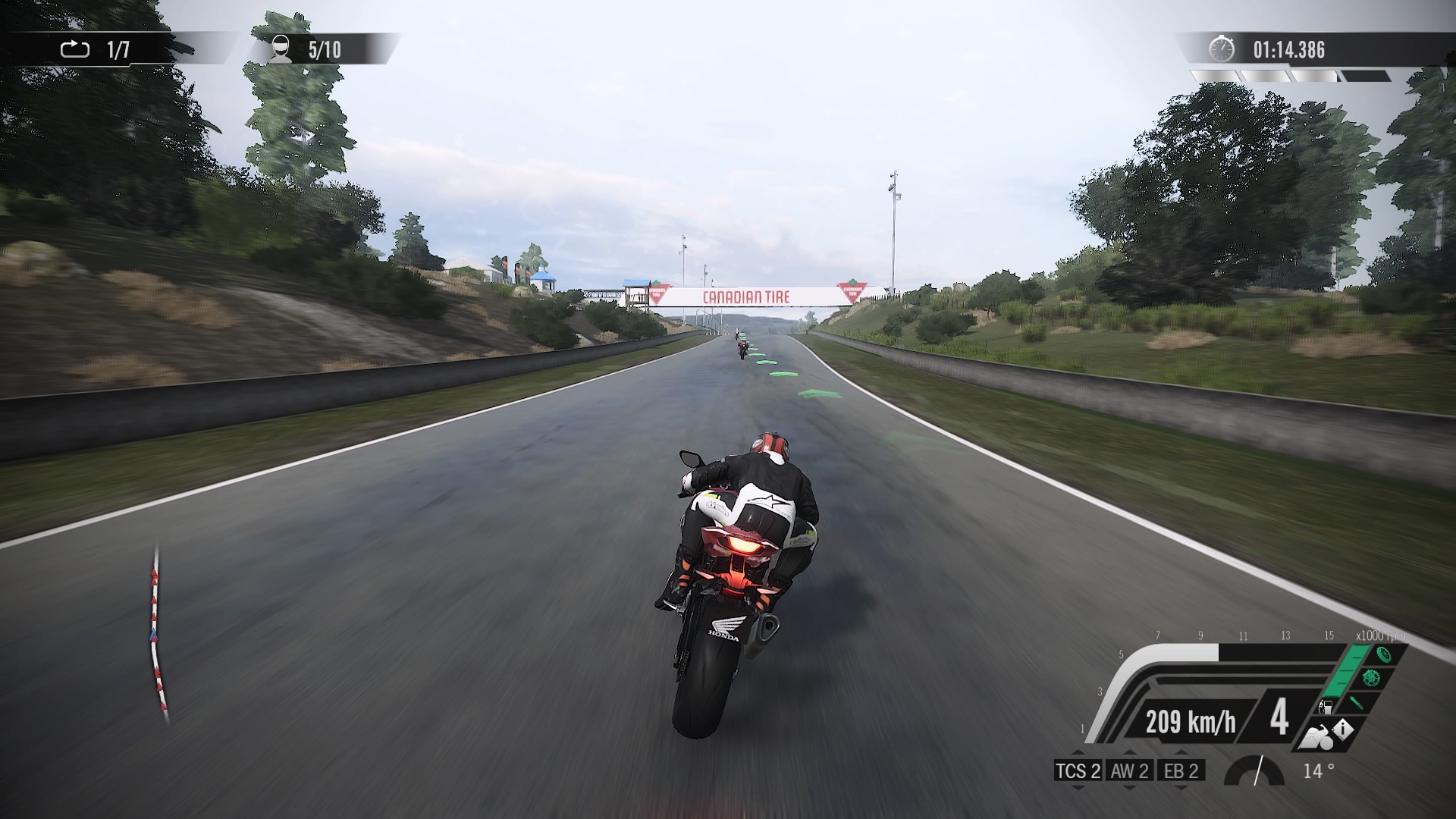Select the TCS 2 traction control setting

[x=1078, y=771]
